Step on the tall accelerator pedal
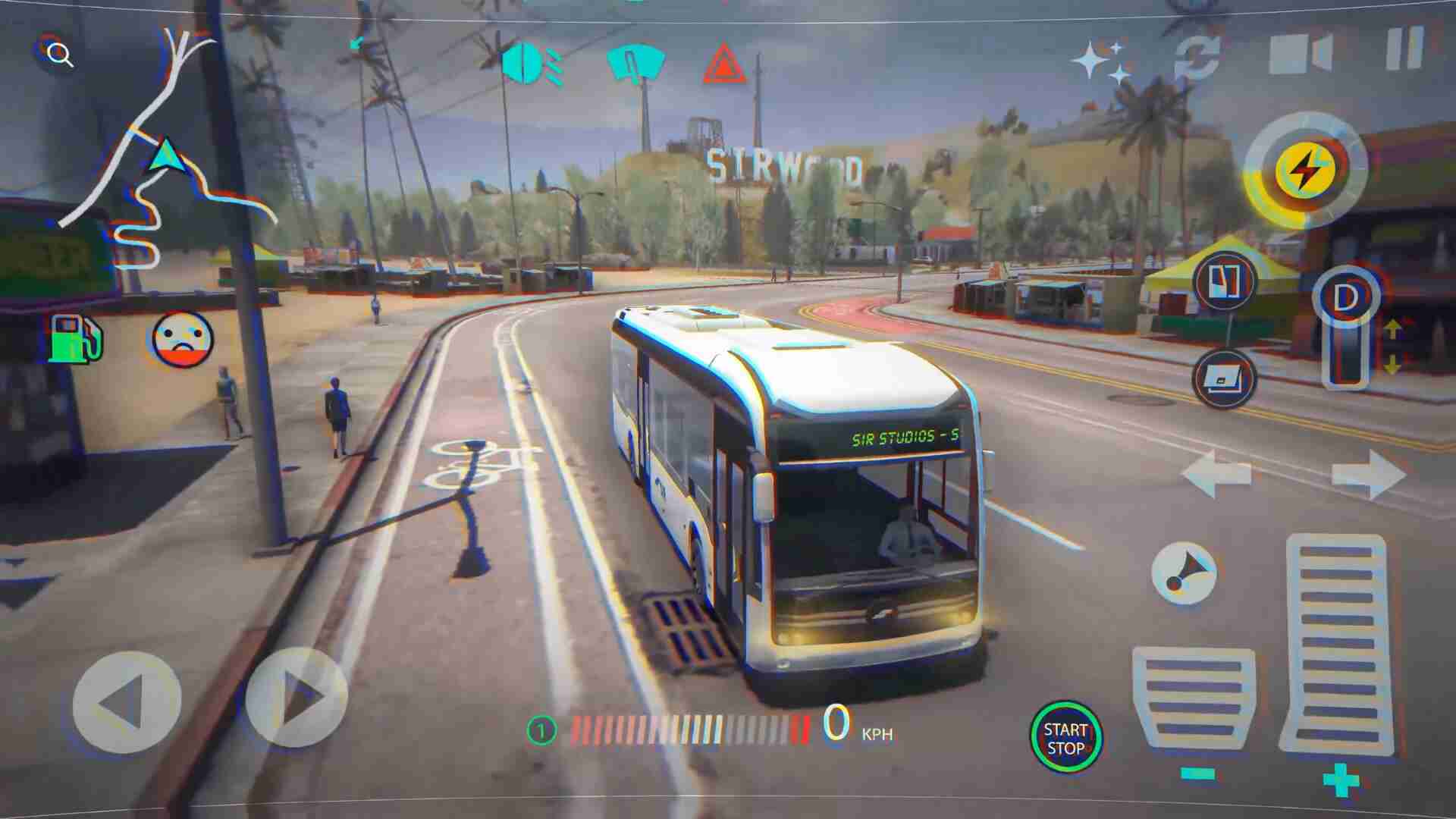This screenshot has height=819, width=1456. [x=1336, y=645]
